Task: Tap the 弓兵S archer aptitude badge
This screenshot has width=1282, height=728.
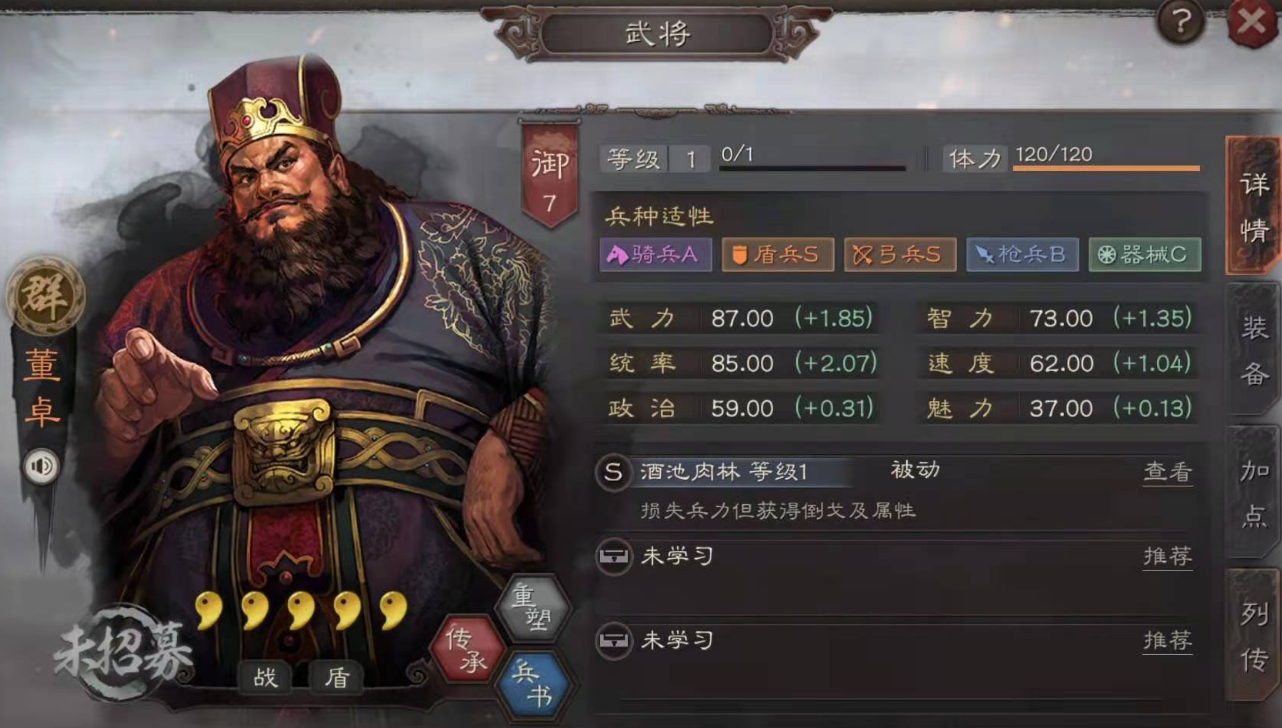Action: tap(899, 255)
